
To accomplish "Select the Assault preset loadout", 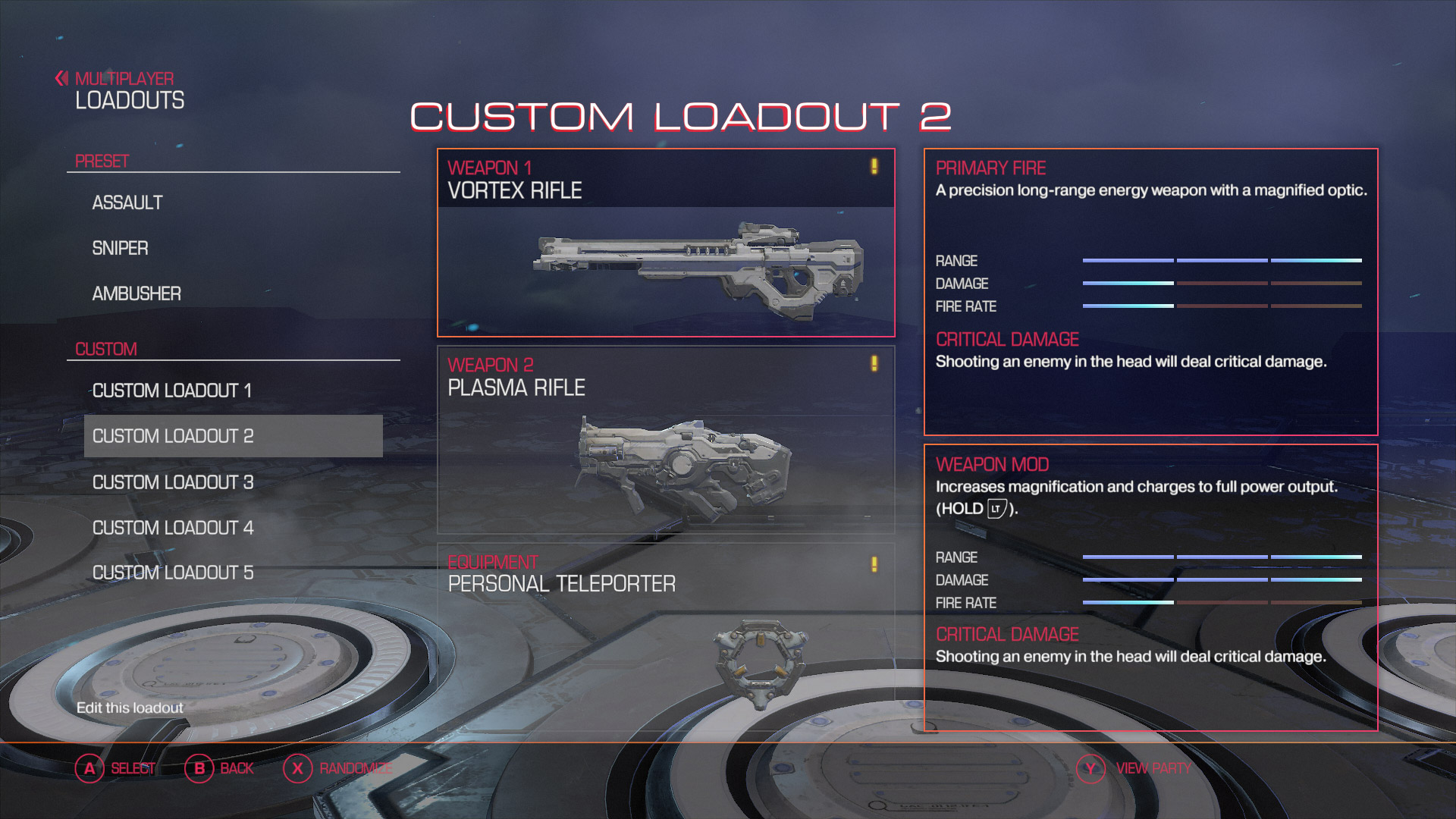I will point(127,203).
